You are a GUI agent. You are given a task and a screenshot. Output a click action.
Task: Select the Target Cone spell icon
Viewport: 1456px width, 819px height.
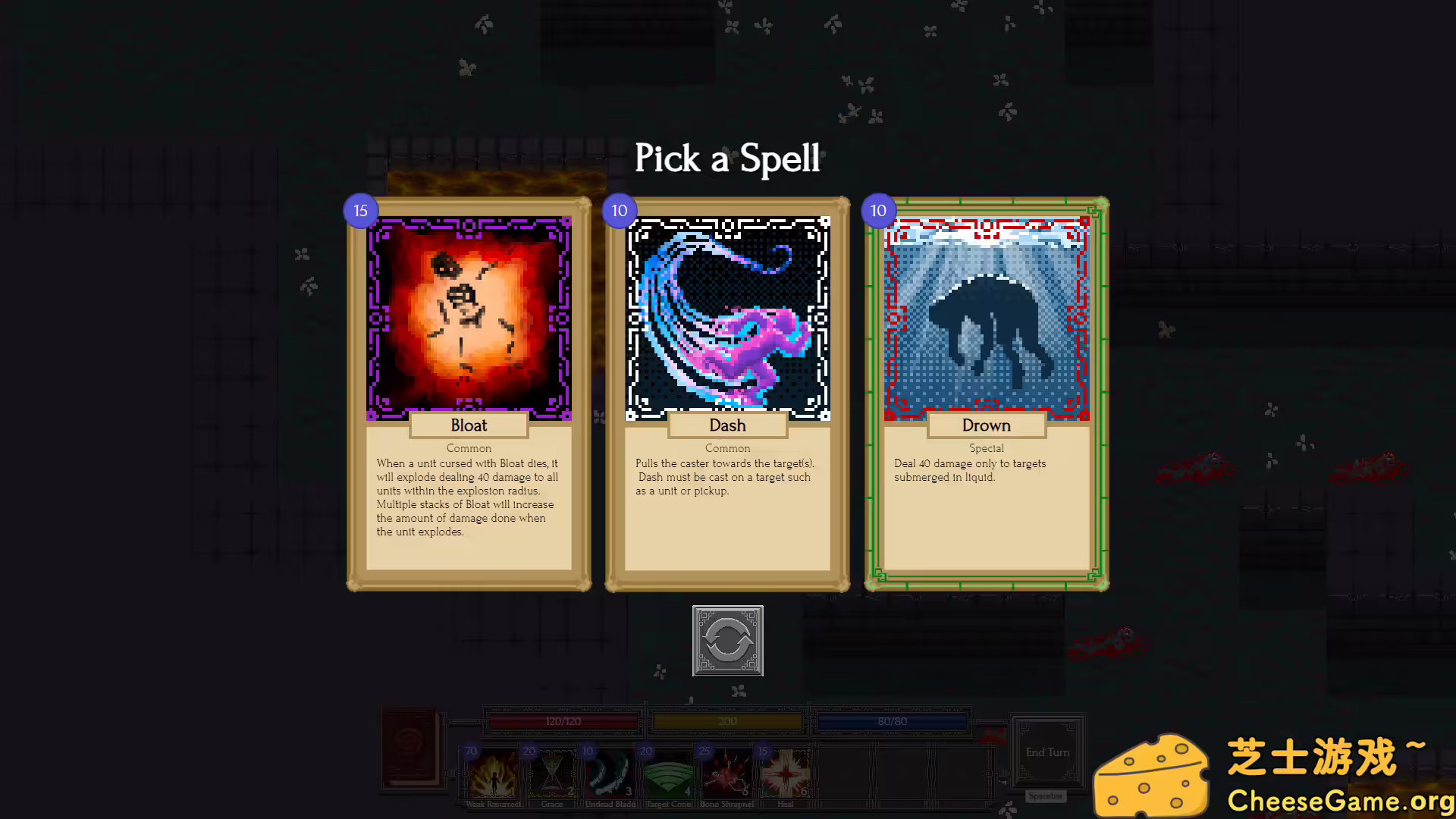(x=669, y=773)
